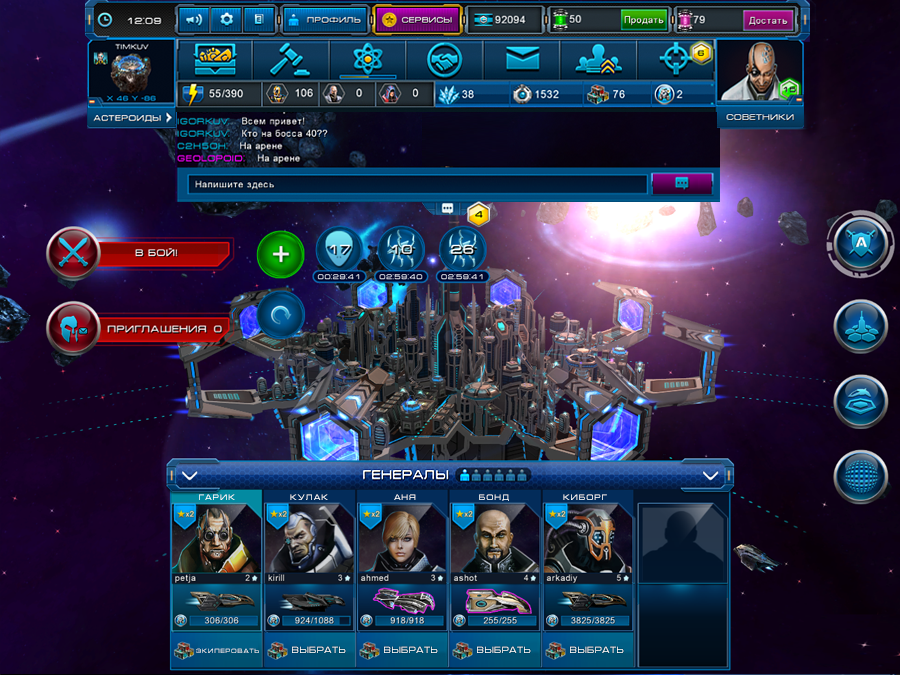This screenshot has width=900, height=675.
Task: Open the Советники advisors panel
Action: 759,117
